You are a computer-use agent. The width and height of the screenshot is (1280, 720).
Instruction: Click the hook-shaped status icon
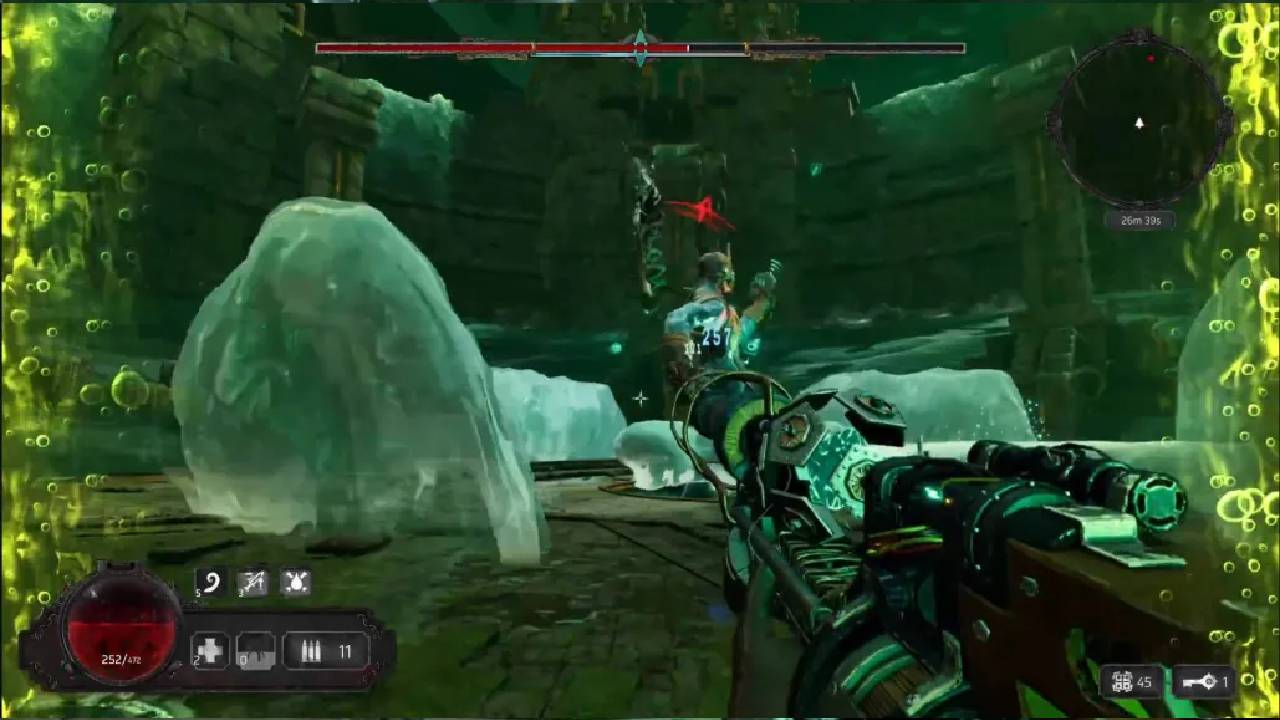pos(211,583)
